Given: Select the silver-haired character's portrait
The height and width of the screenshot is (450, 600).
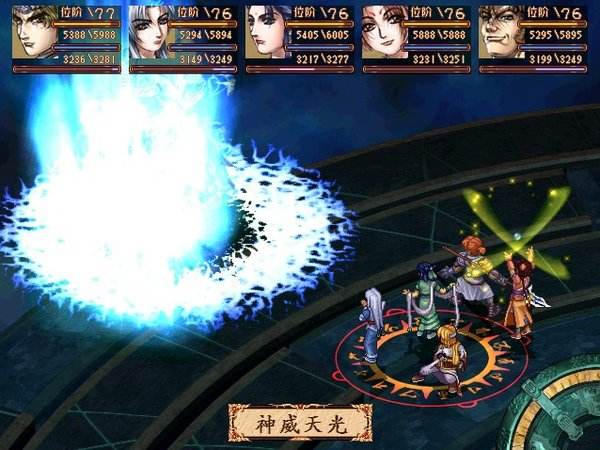Looking at the screenshot, I should [x=151, y=34].
